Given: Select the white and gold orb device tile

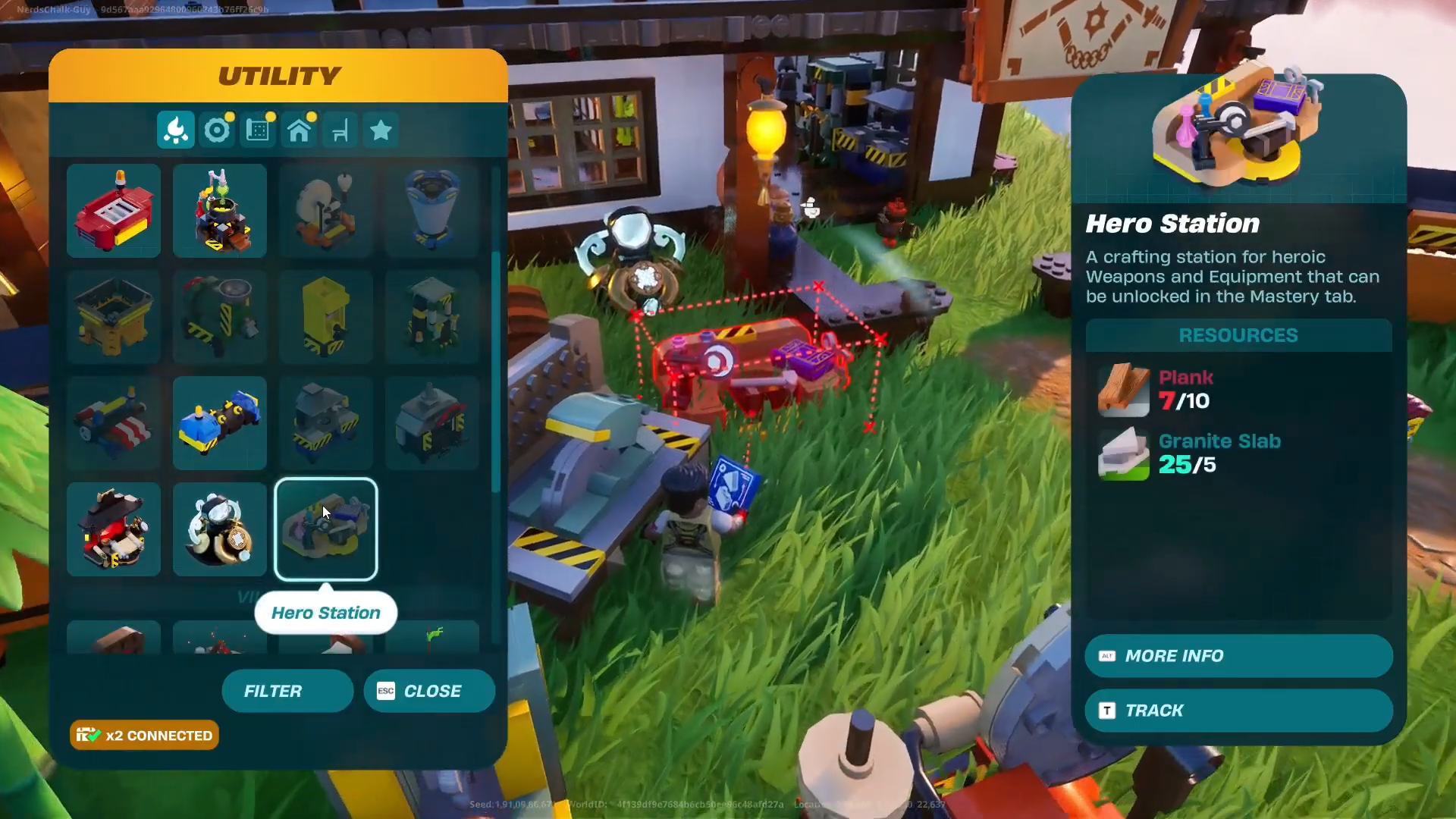Looking at the screenshot, I should (220, 529).
